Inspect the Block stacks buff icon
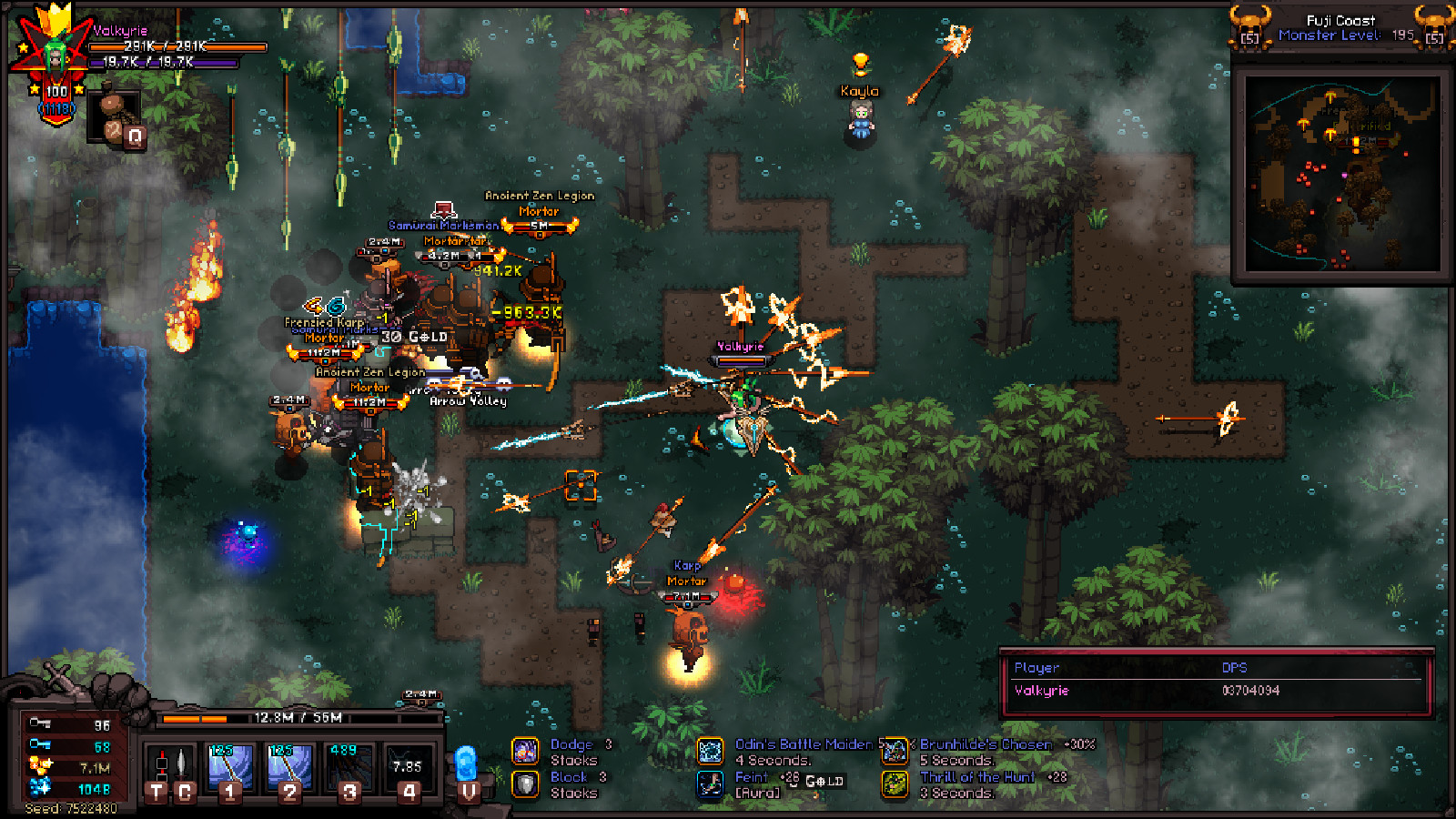The image size is (1456, 819). tap(526, 784)
